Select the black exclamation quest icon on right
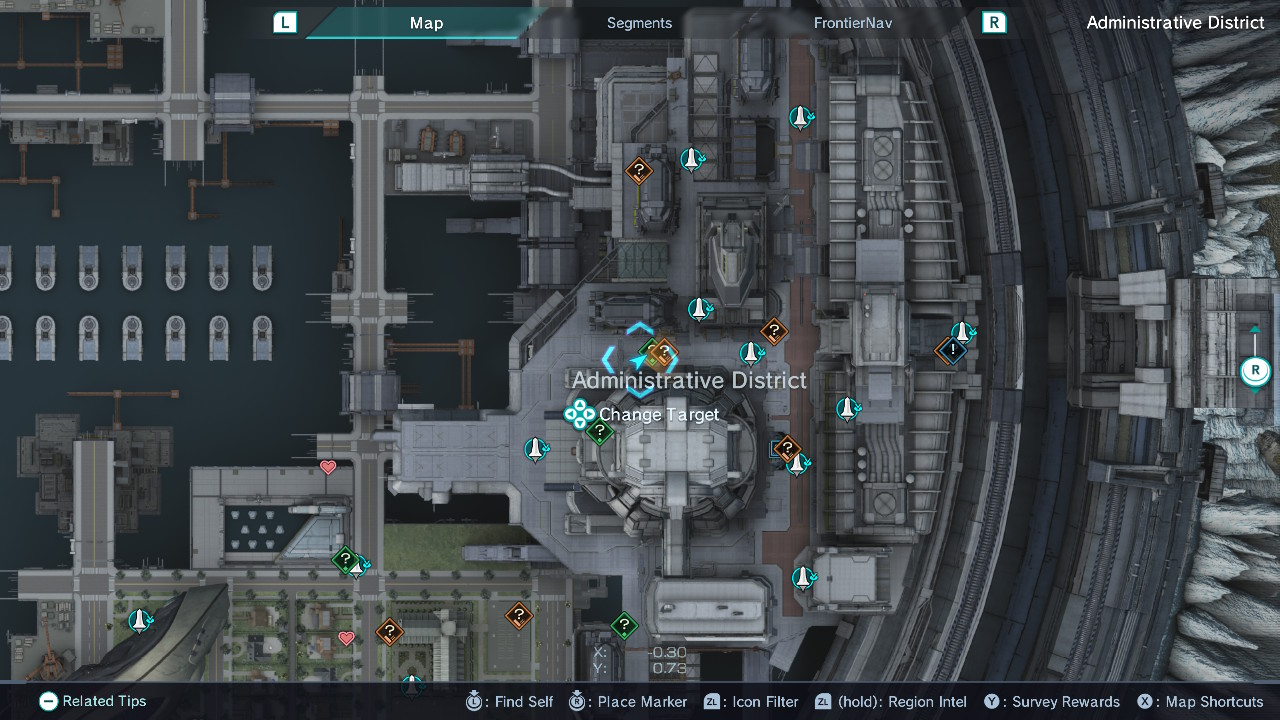Image resolution: width=1280 pixels, height=720 pixels. (x=951, y=351)
